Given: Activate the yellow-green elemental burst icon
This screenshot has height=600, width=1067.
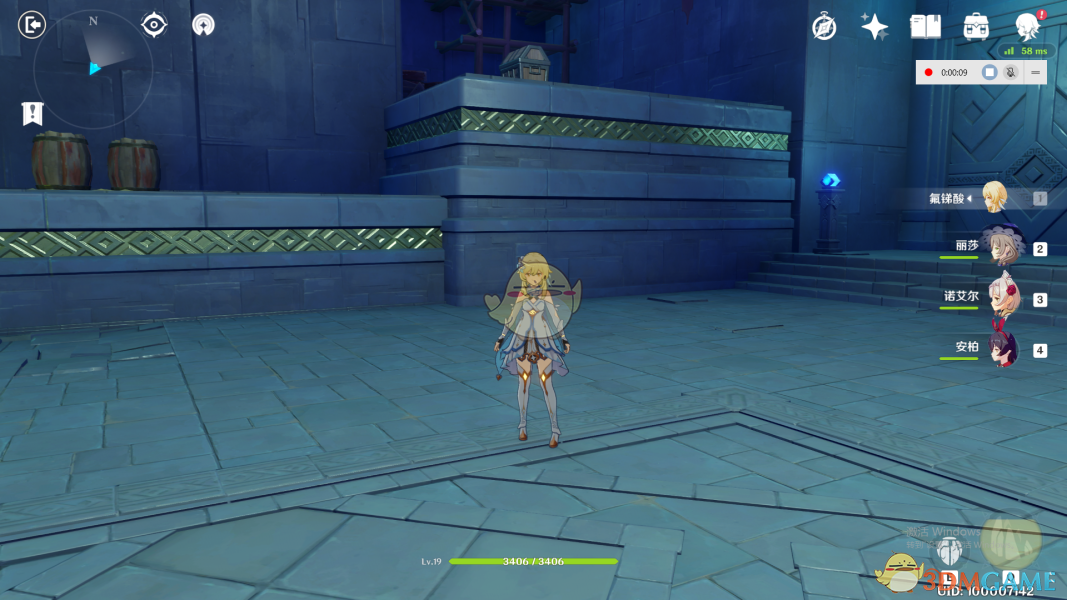Looking at the screenshot, I should 1010,541.
